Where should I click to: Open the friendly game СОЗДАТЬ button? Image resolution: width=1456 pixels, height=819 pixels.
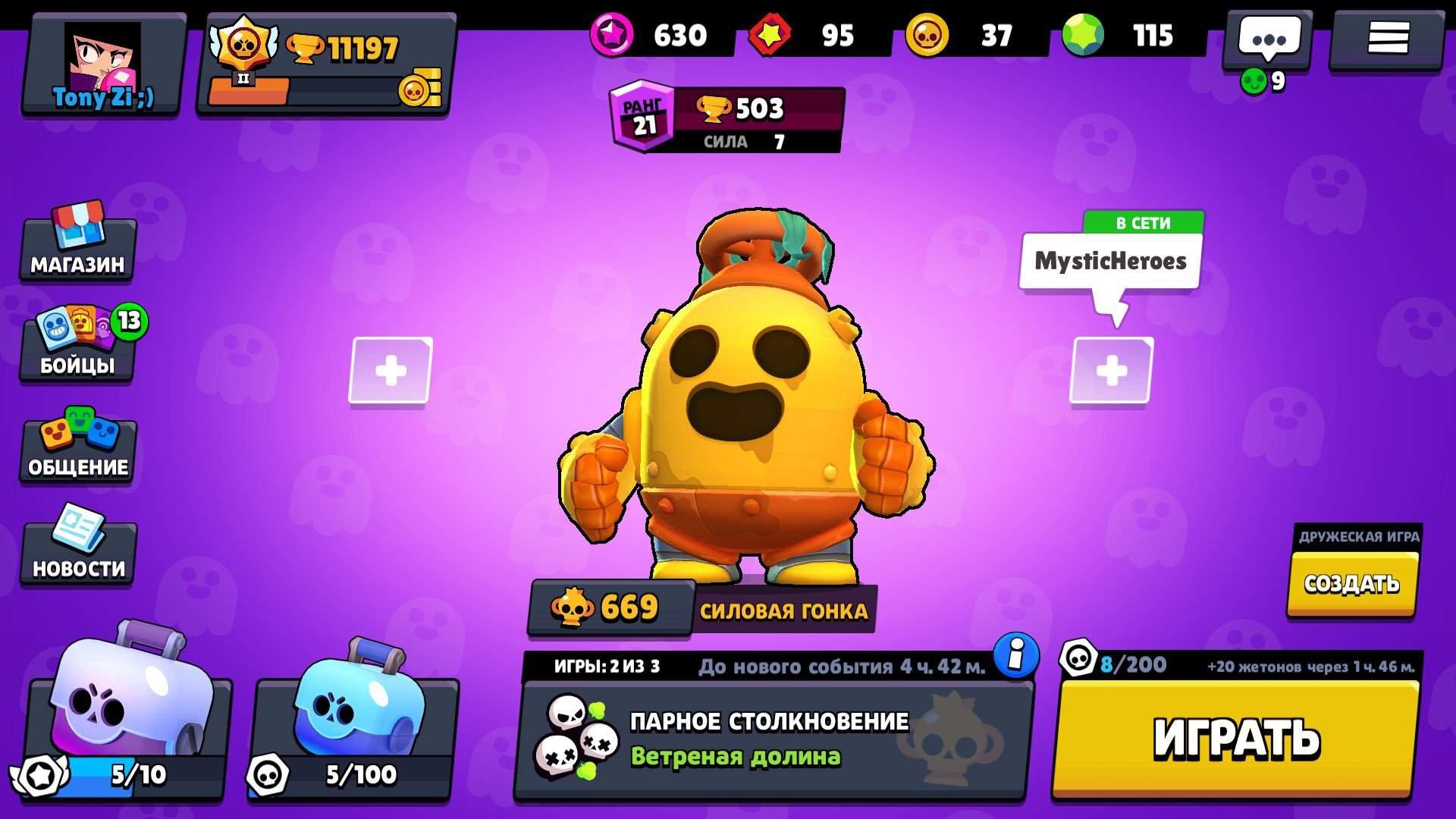click(x=1354, y=584)
